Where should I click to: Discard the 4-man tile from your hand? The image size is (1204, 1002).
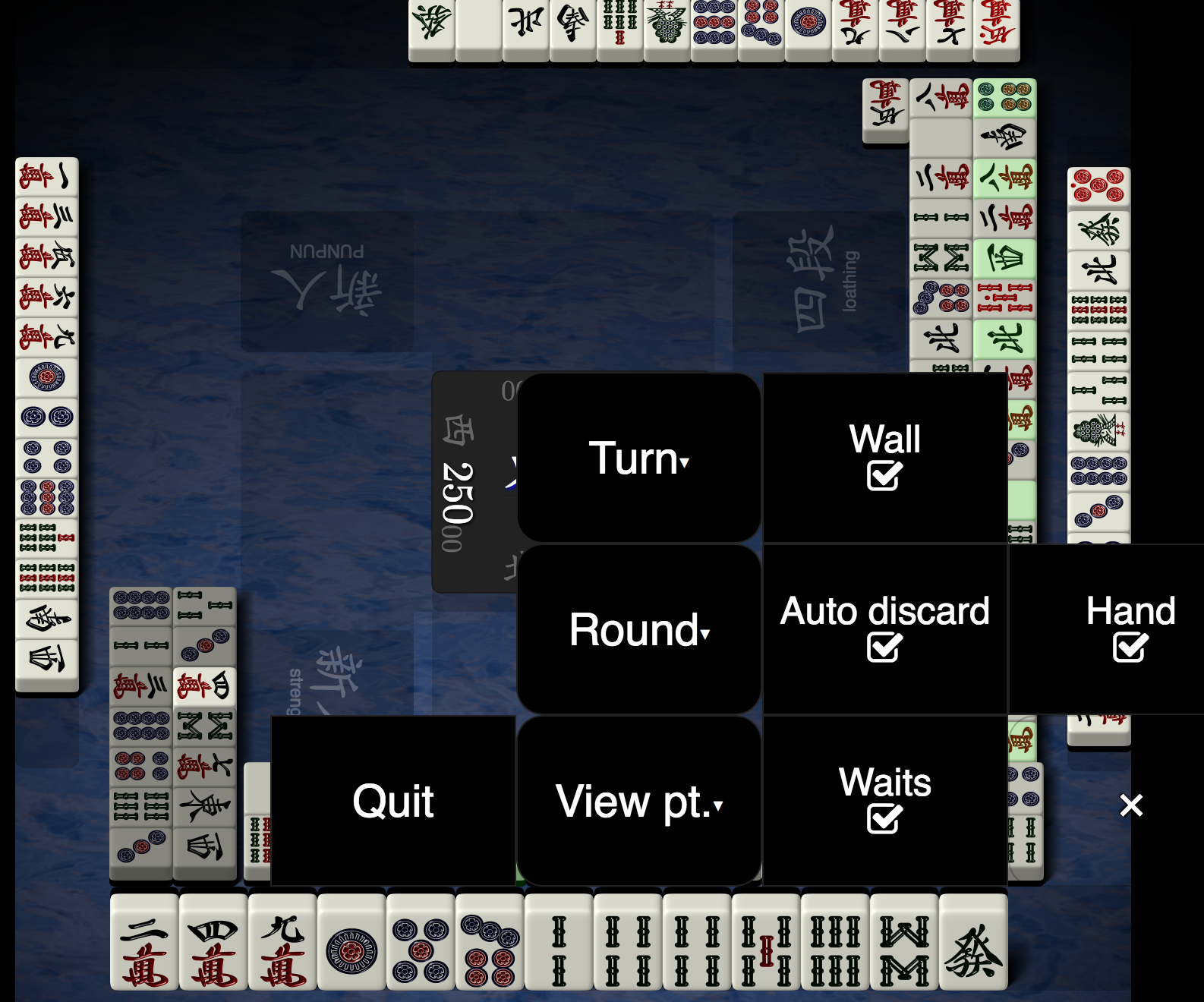tap(213, 945)
